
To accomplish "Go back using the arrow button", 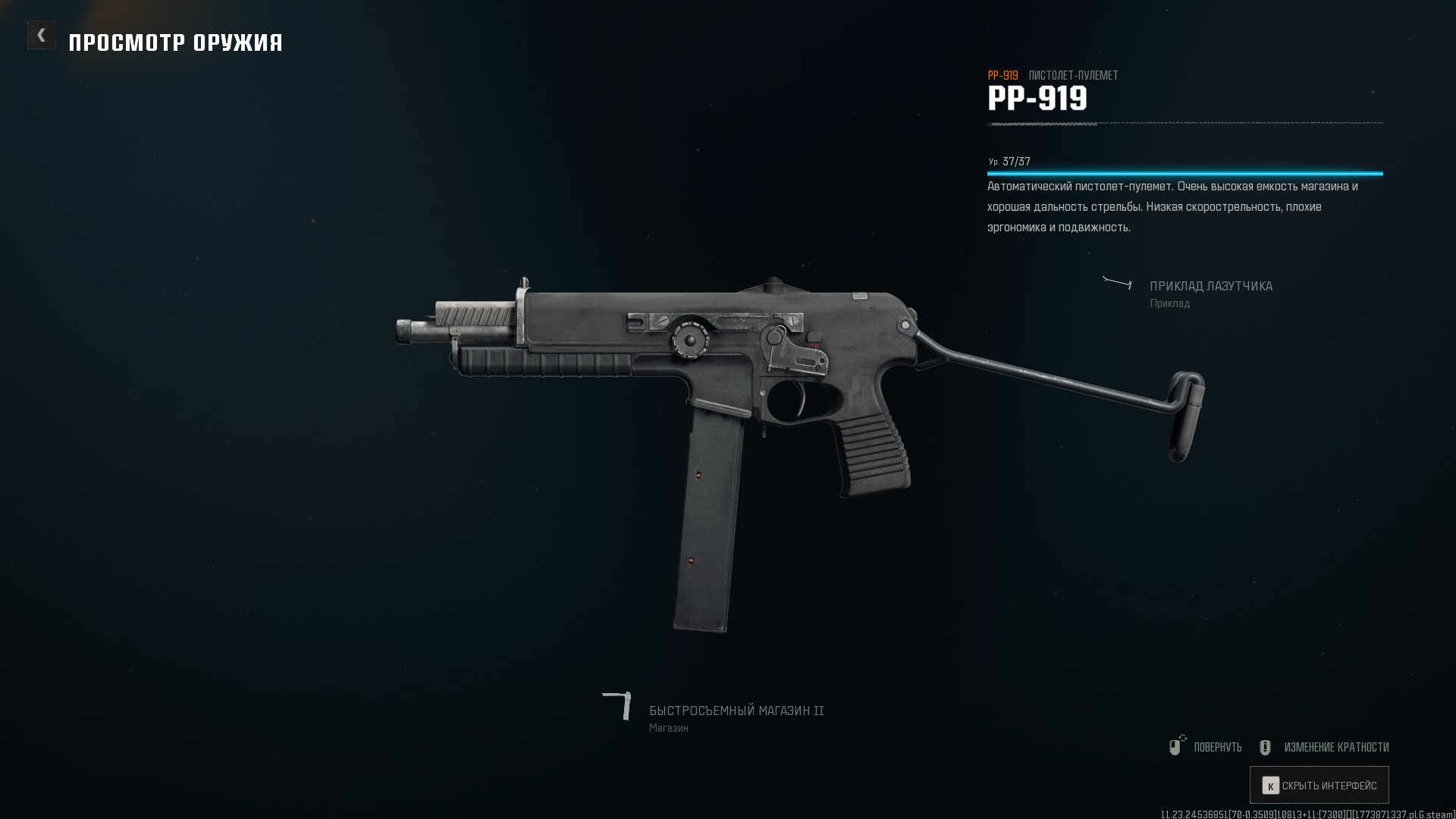I will click(x=42, y=35).
